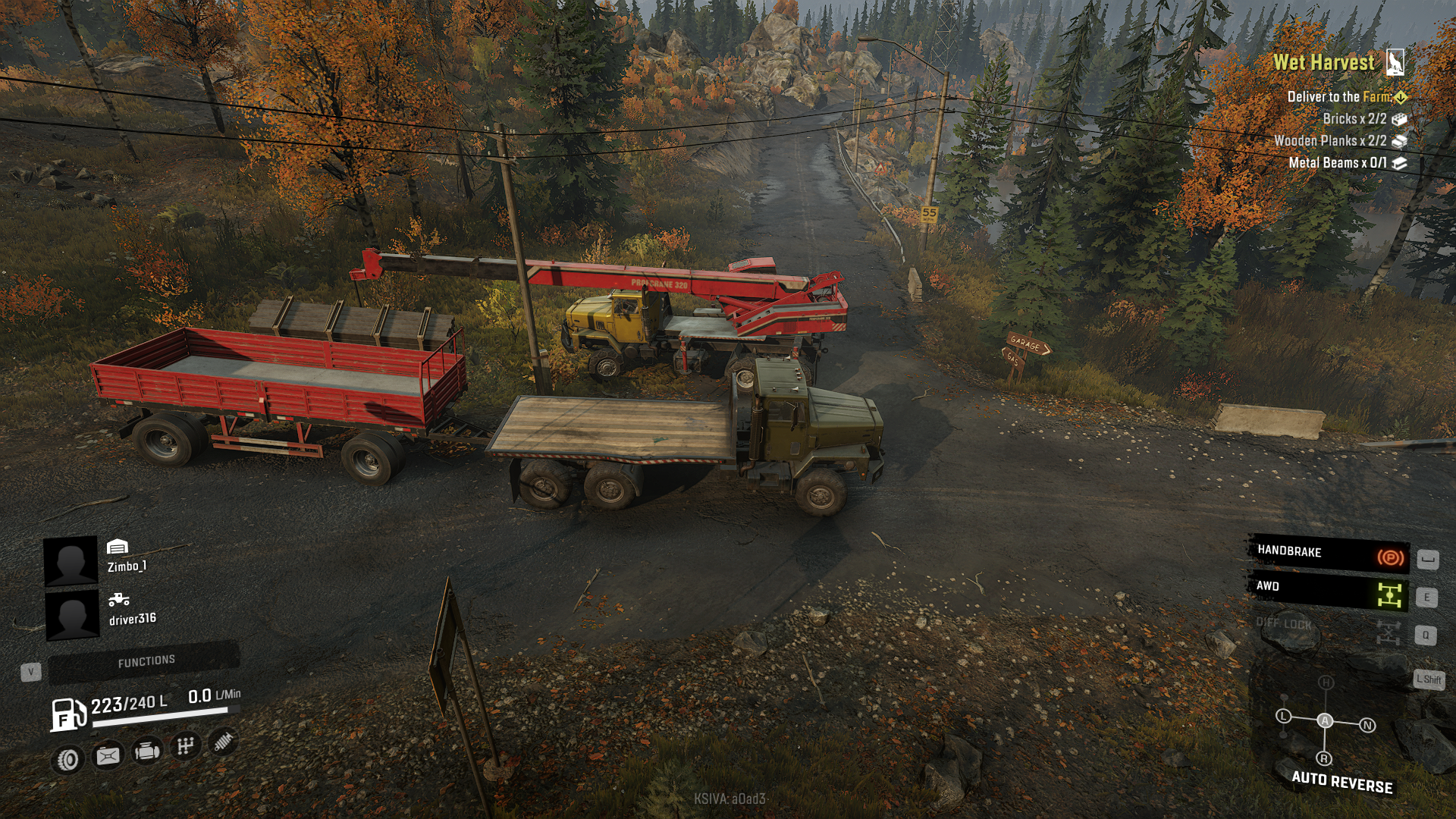The image size is (1456, 819).
Task: Click the tire status icon
Action: point(69,759)
